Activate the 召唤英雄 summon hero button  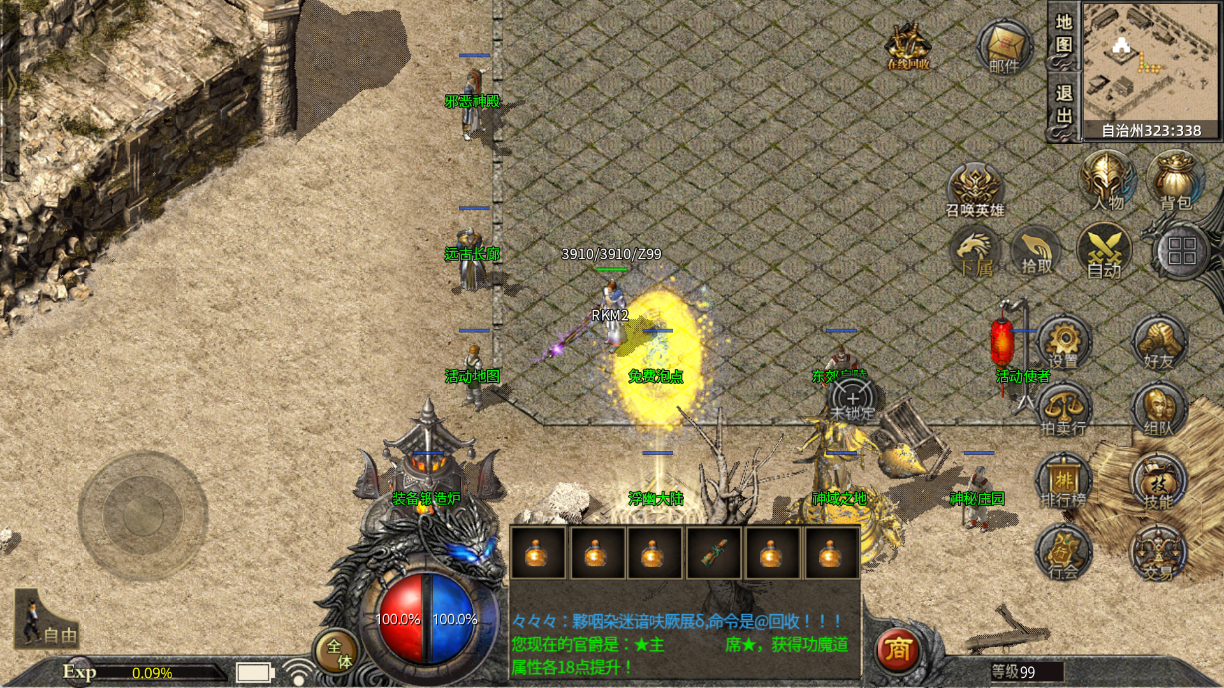[x=975, y=188]
